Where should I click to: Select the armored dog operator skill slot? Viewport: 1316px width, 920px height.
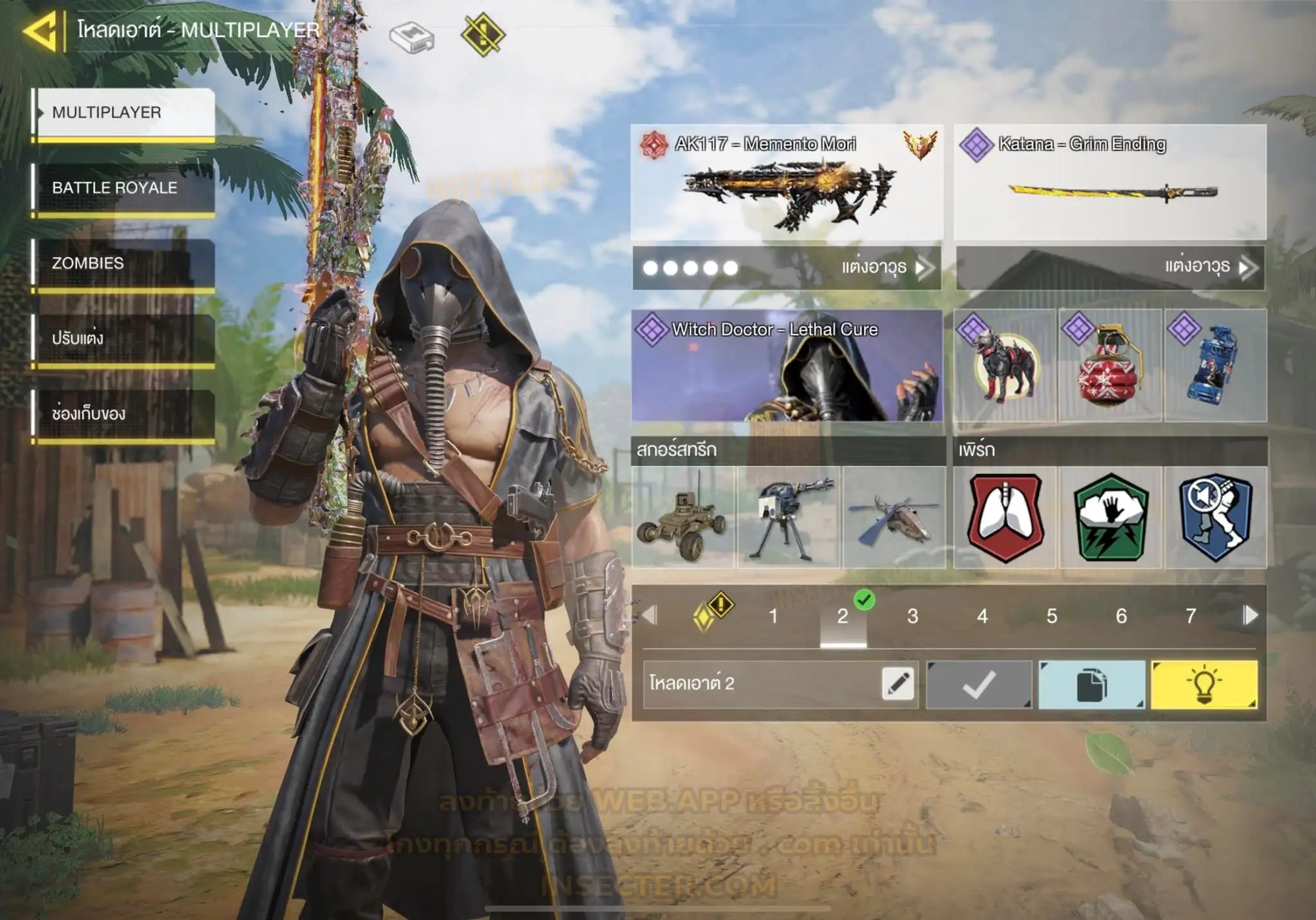1004,365
